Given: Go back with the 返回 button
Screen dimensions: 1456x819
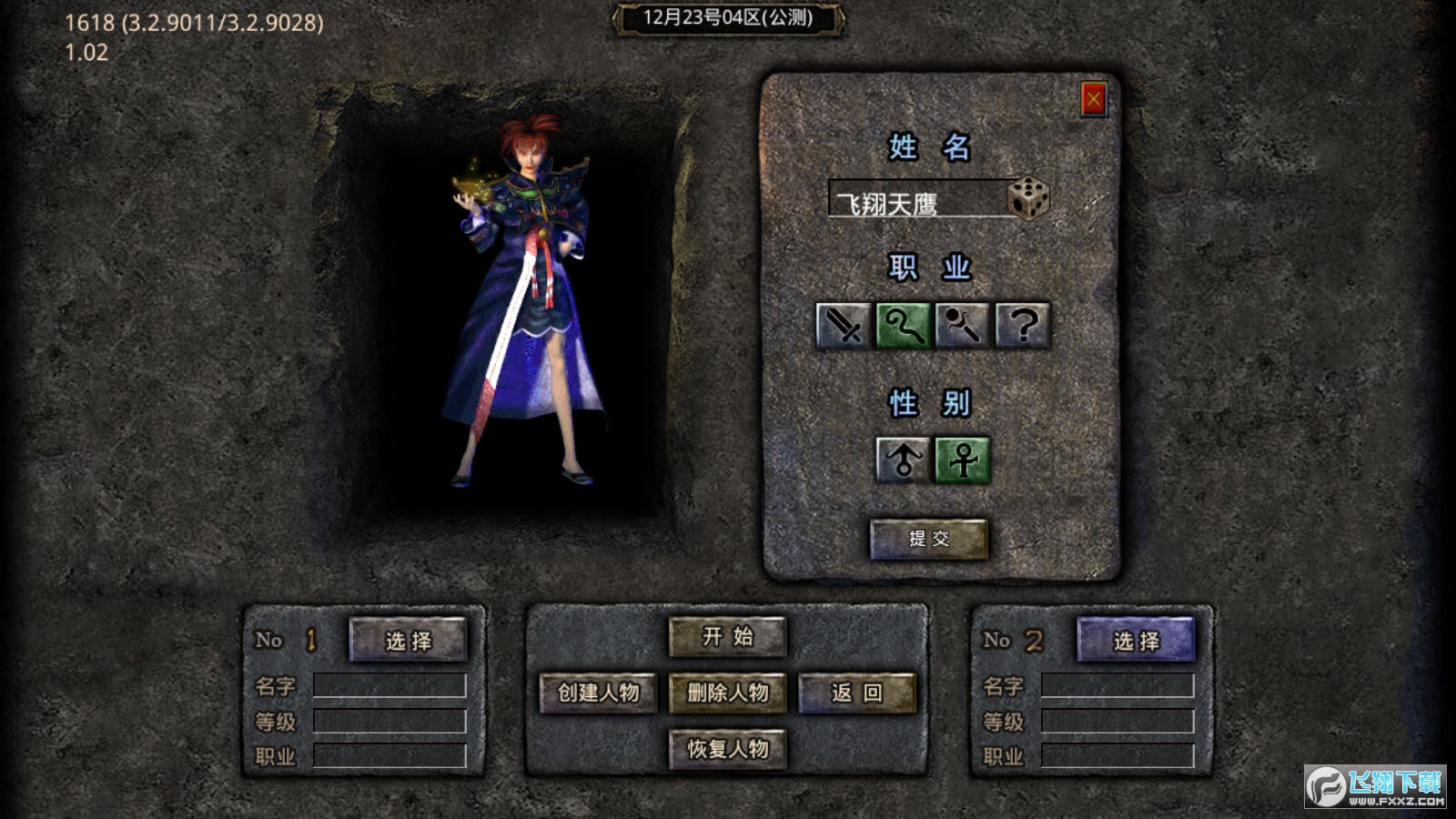Looking at the screenshot, I should [856, 693].
